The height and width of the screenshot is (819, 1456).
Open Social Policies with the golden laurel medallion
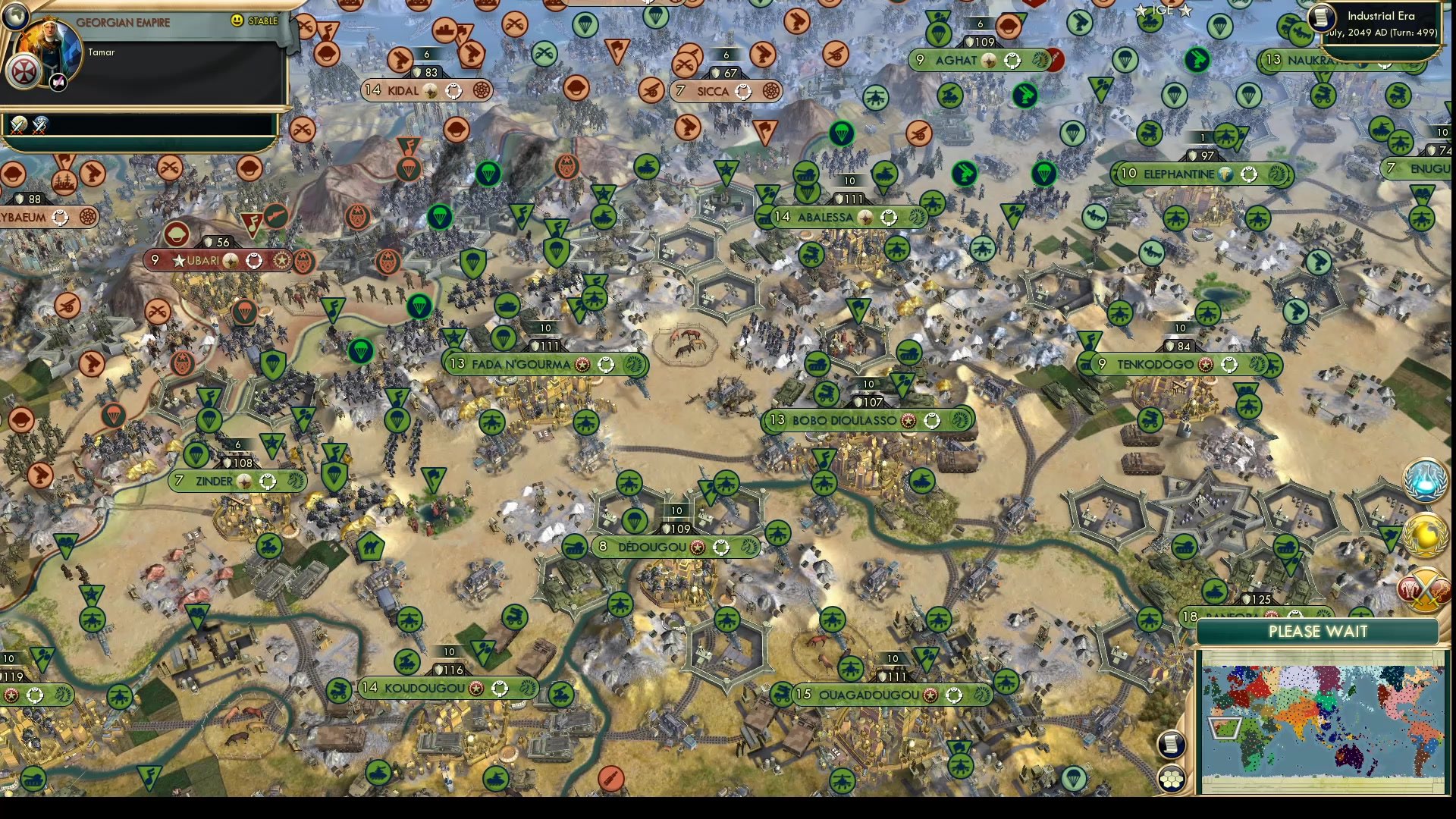[1424, 533]
